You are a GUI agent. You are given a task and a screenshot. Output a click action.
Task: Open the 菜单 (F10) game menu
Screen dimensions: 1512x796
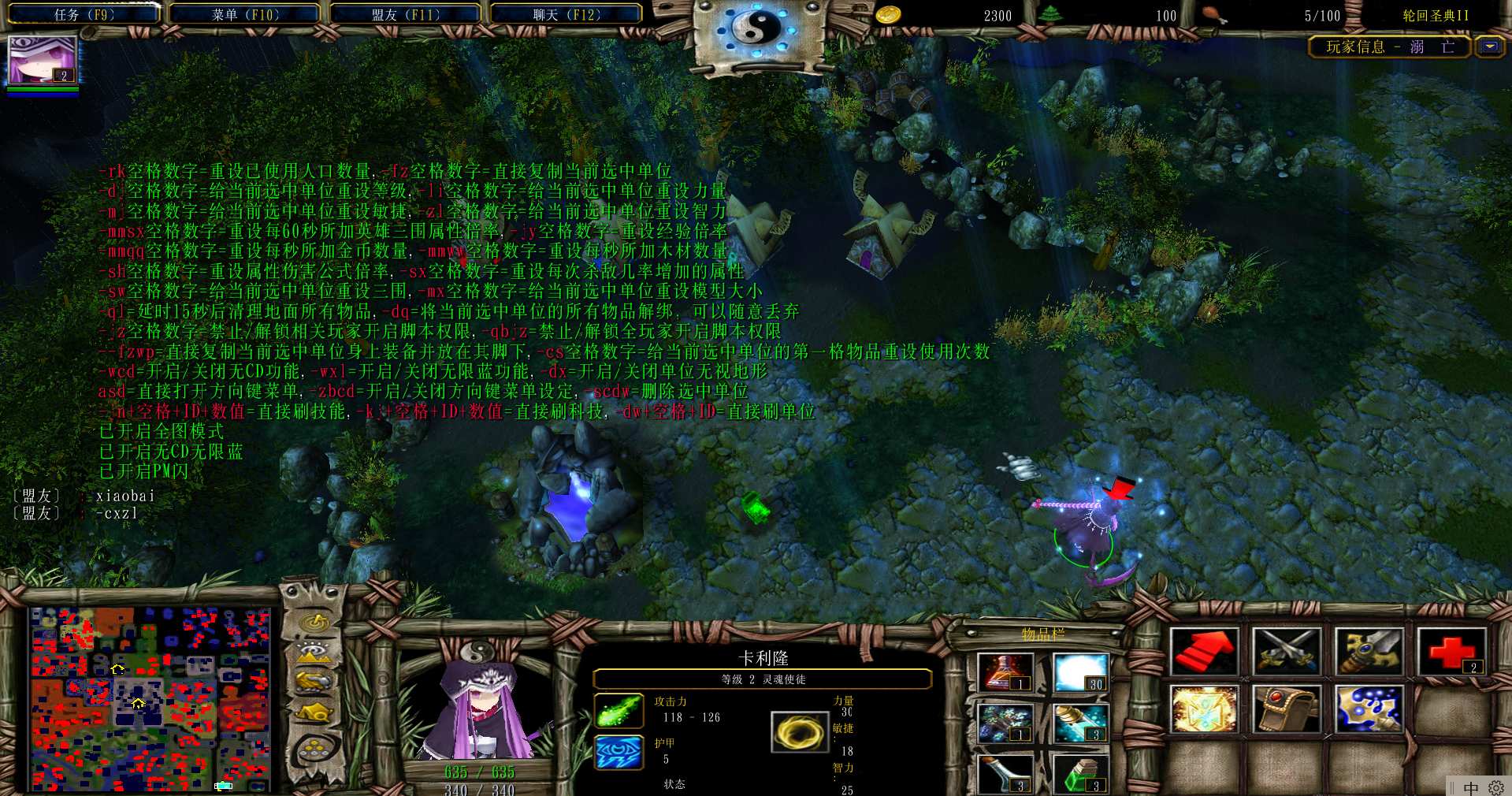click(x=245, y=14)
